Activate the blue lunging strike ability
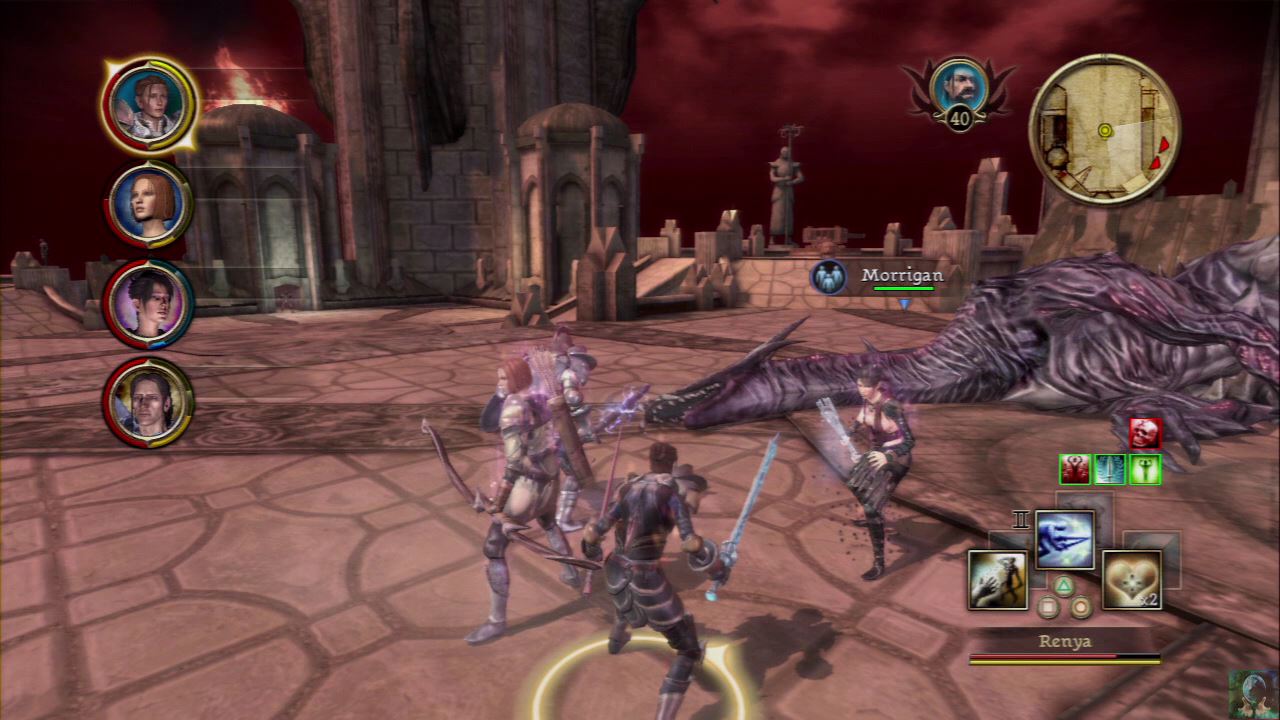This screenshot has width=1280, height=720. pos(1064,539)
